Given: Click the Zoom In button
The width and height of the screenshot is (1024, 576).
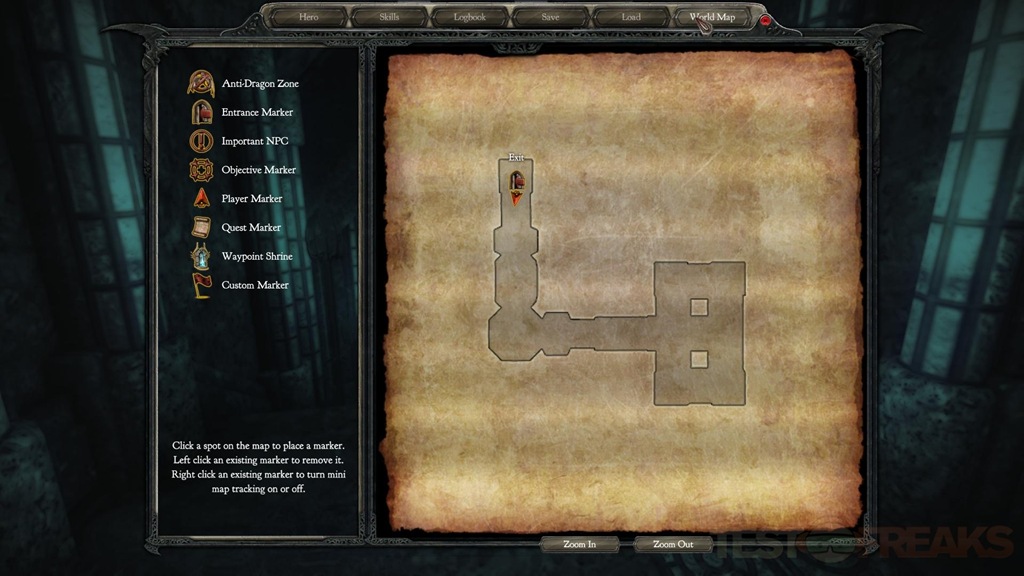Looking at the screenshot, I should pos(580,545).
